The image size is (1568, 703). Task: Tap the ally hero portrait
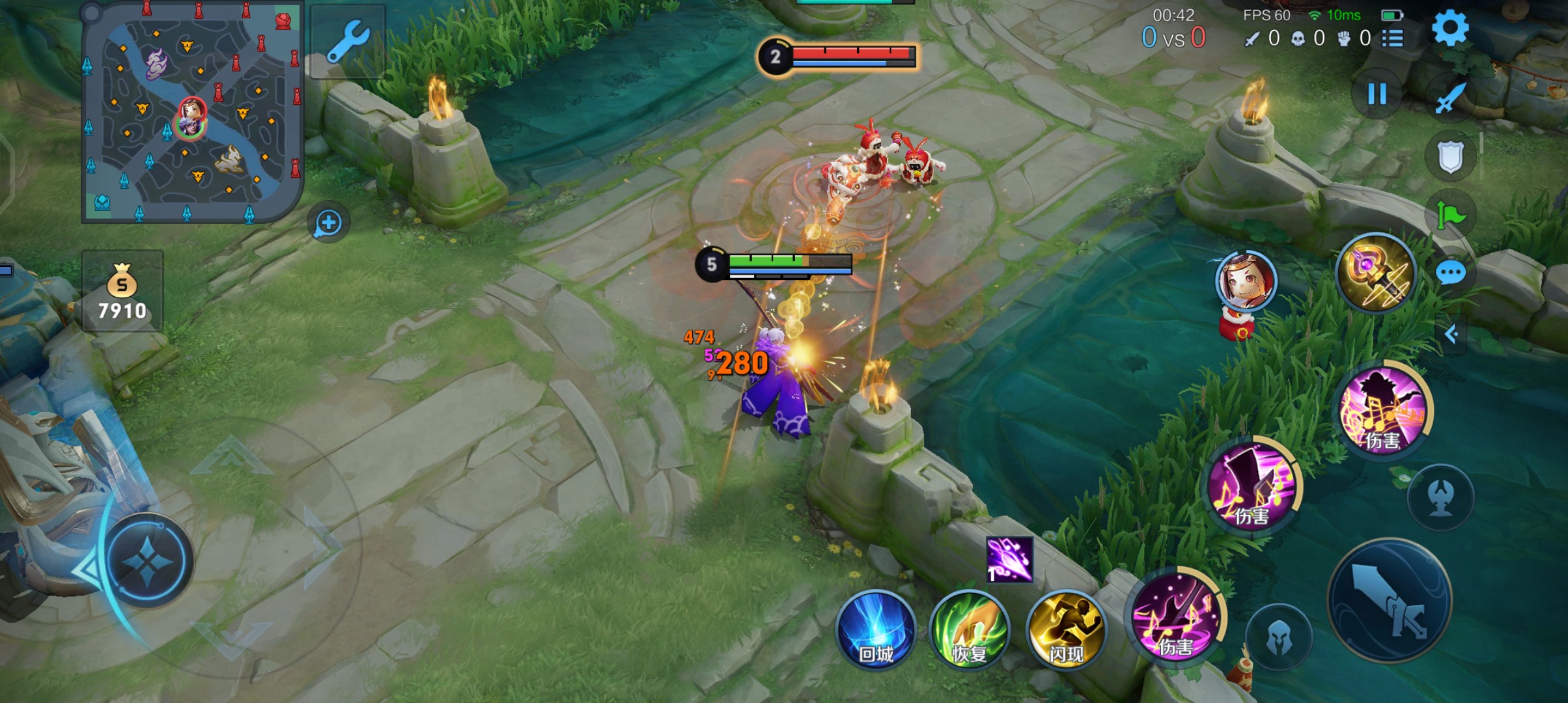(1246, 281)
